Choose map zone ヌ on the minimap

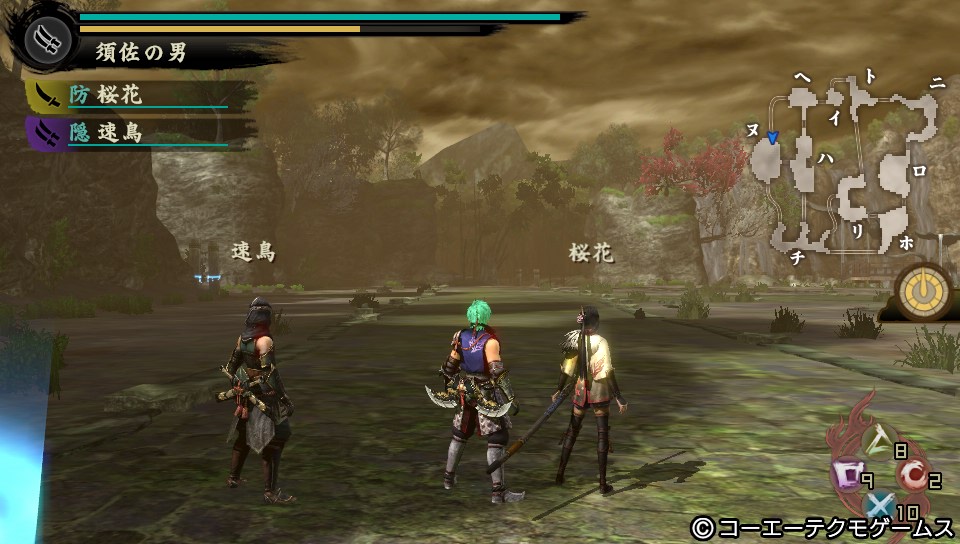tap(752, 130)
